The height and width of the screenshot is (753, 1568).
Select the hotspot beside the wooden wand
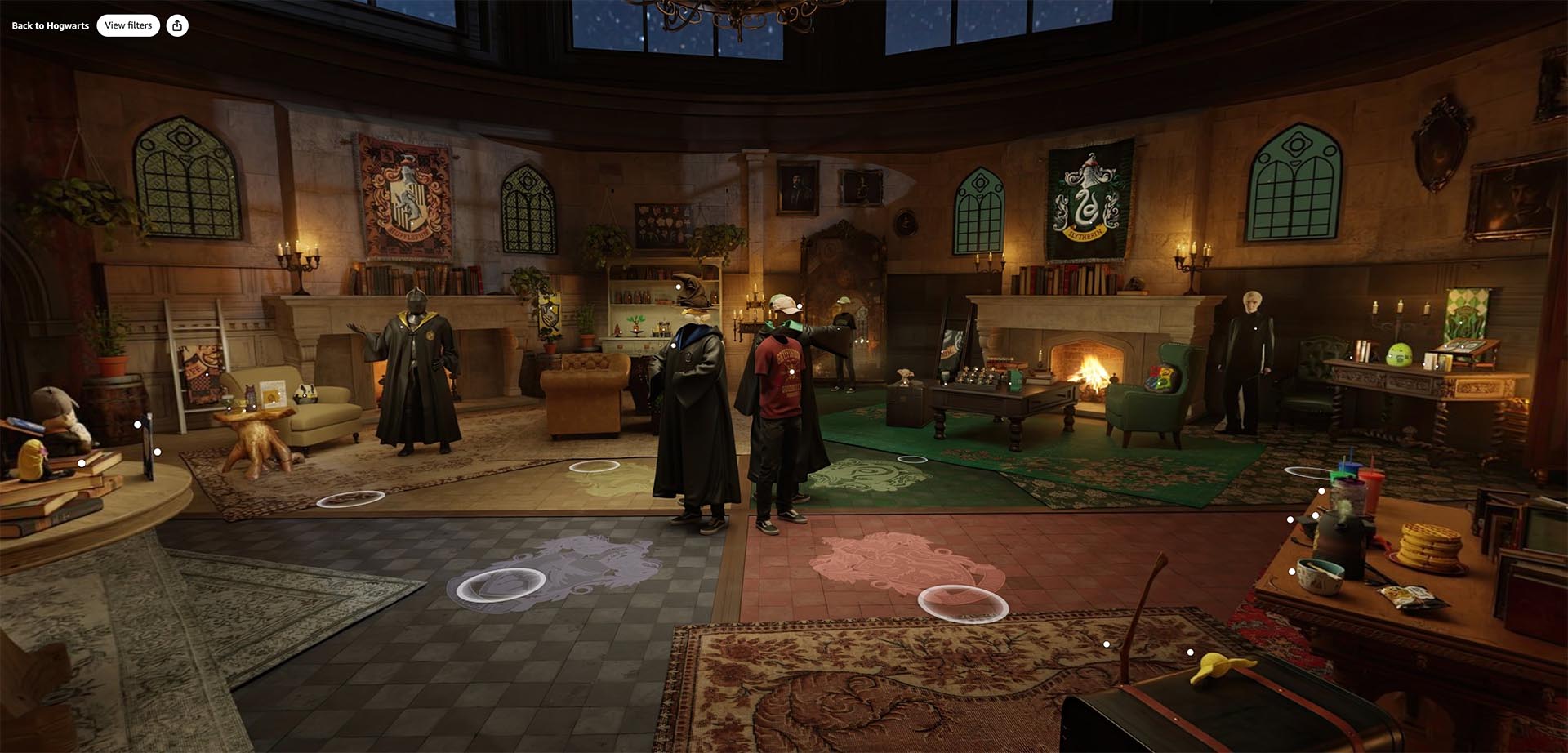[x=1107, y=644]
